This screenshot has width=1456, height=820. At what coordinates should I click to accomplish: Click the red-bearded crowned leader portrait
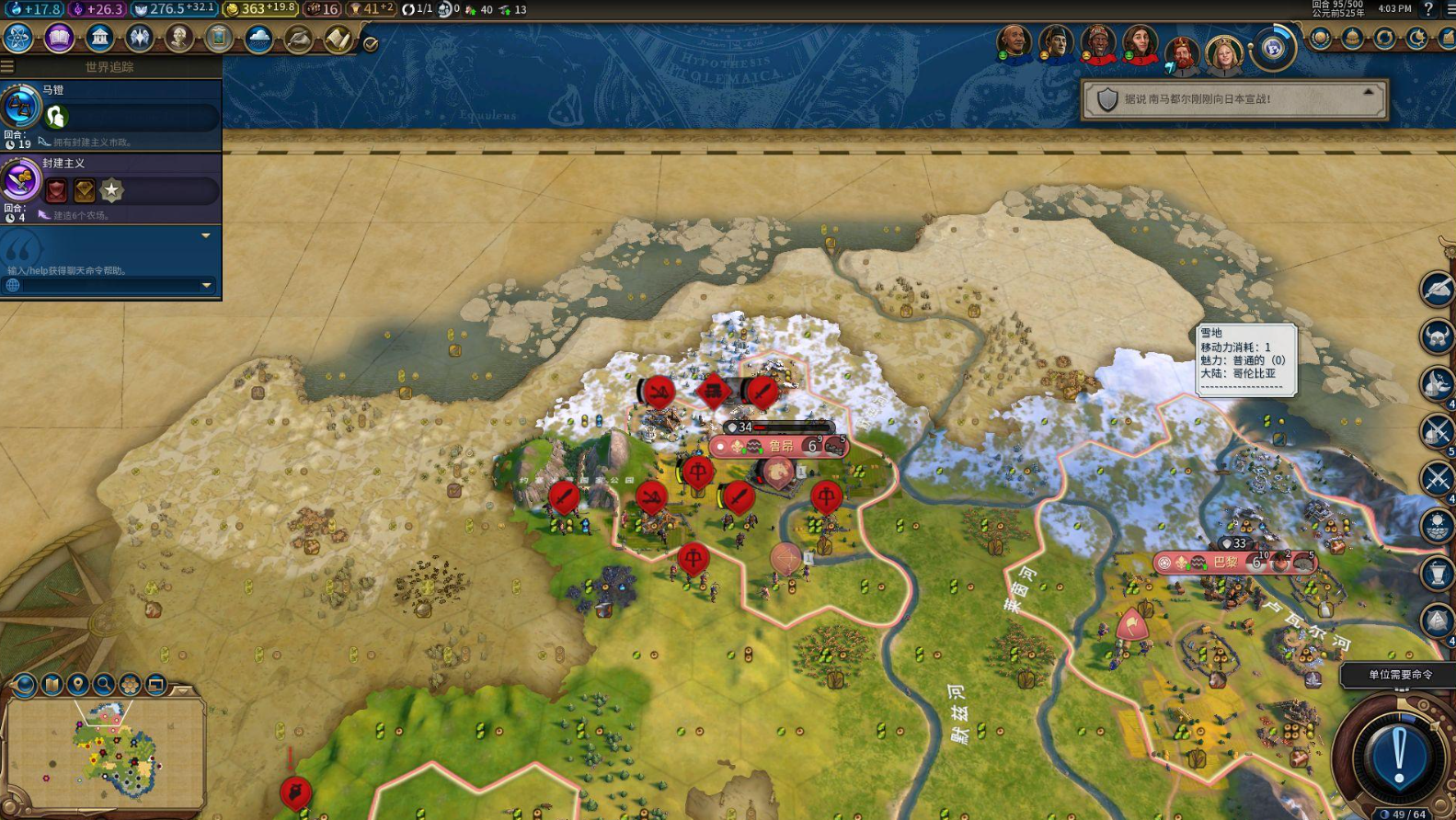(x=1182, y=55)
